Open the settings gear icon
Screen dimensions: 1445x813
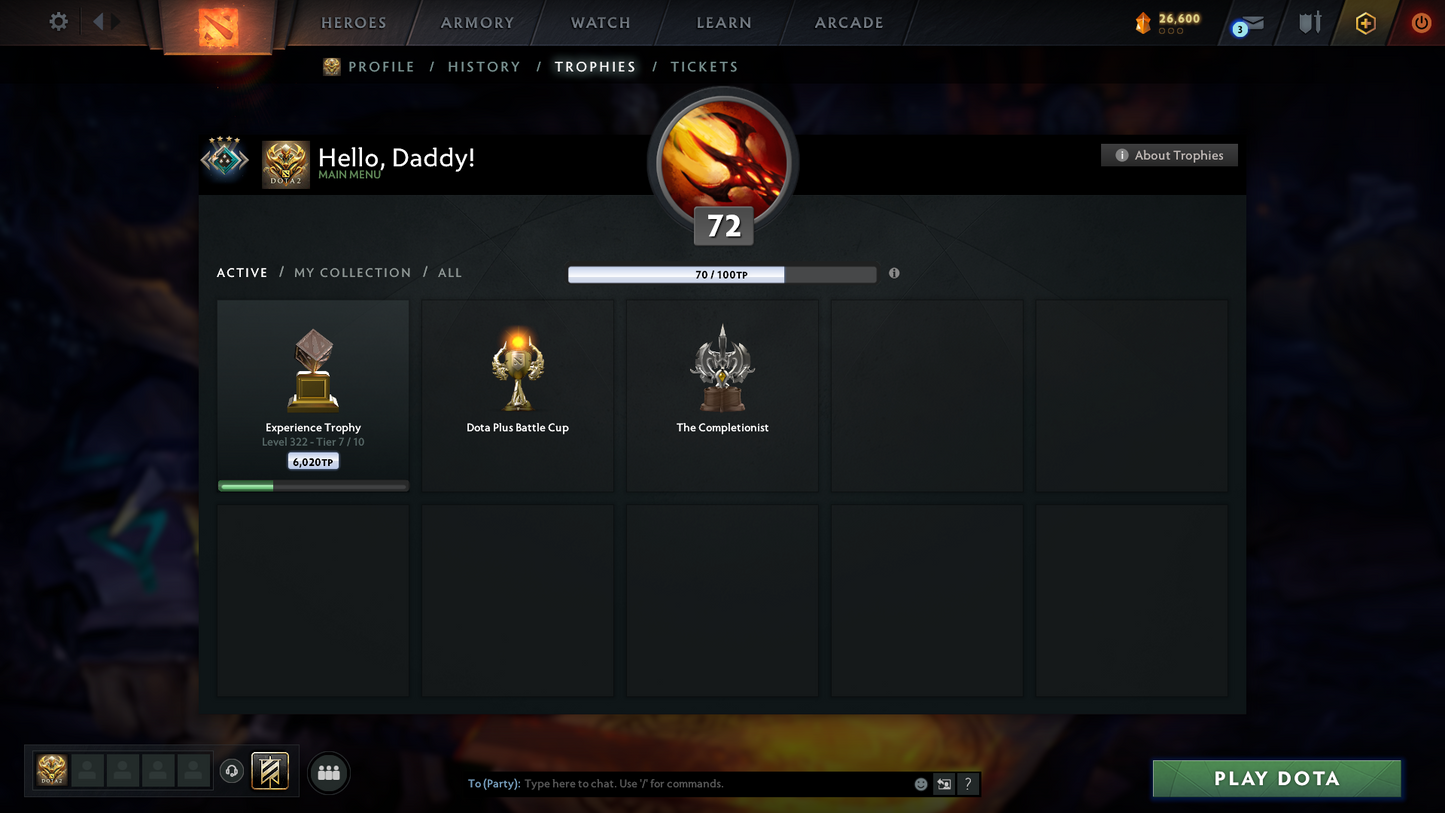58,21
